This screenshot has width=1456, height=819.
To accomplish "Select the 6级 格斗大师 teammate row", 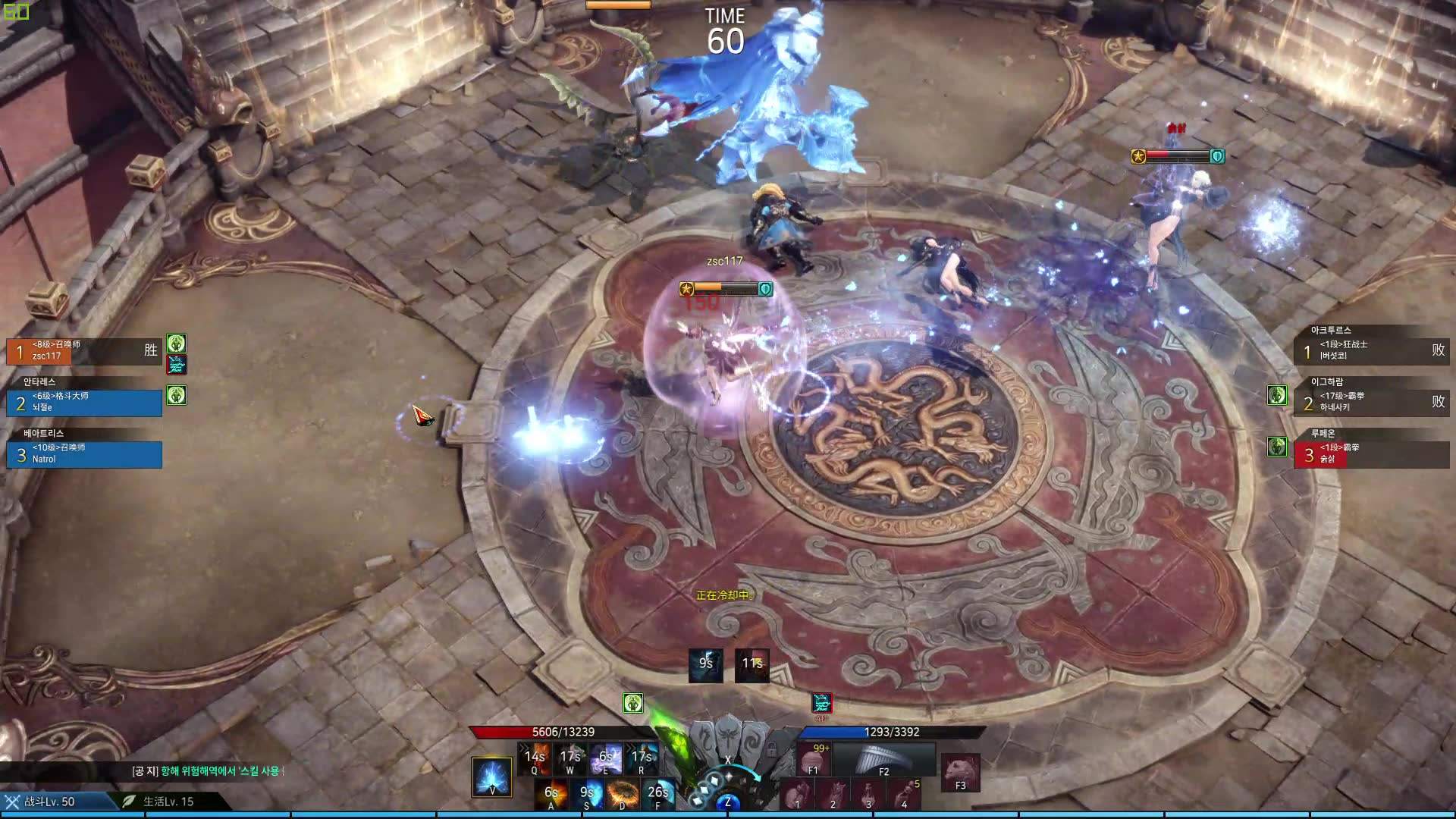I will click(x=83, y=403).
